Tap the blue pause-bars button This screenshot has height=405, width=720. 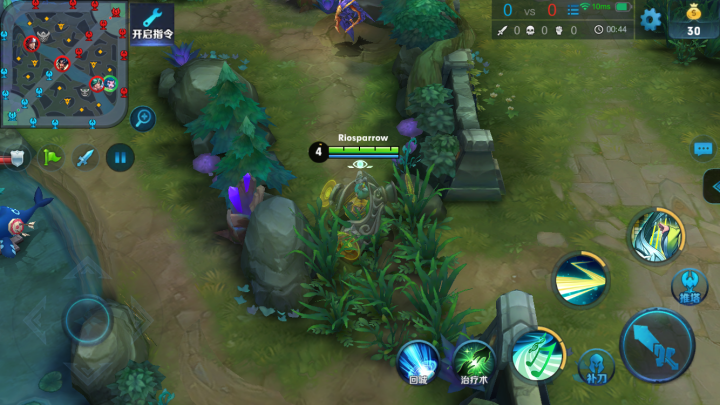(119, 157)
